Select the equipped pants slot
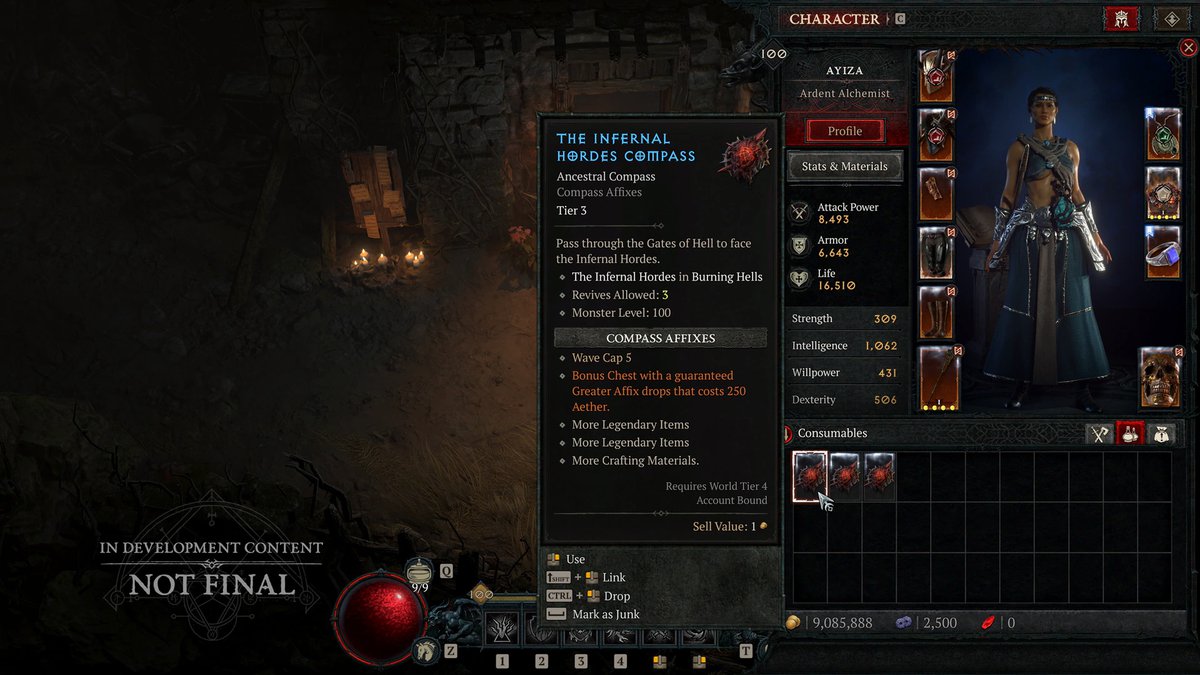This screenshot has width=1200, height=675. 937,253
